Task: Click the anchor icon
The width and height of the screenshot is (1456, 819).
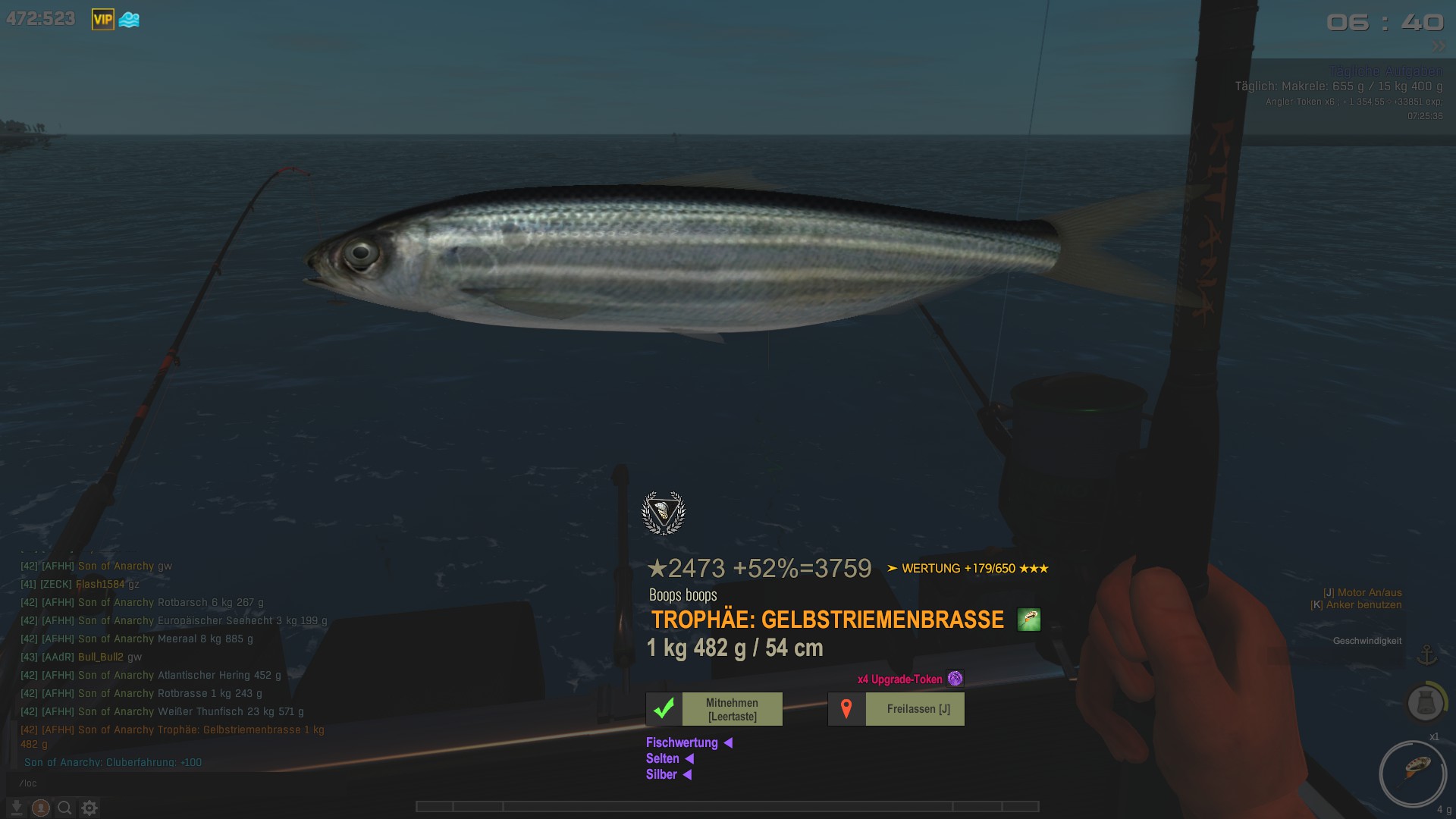Action: 1427,654
